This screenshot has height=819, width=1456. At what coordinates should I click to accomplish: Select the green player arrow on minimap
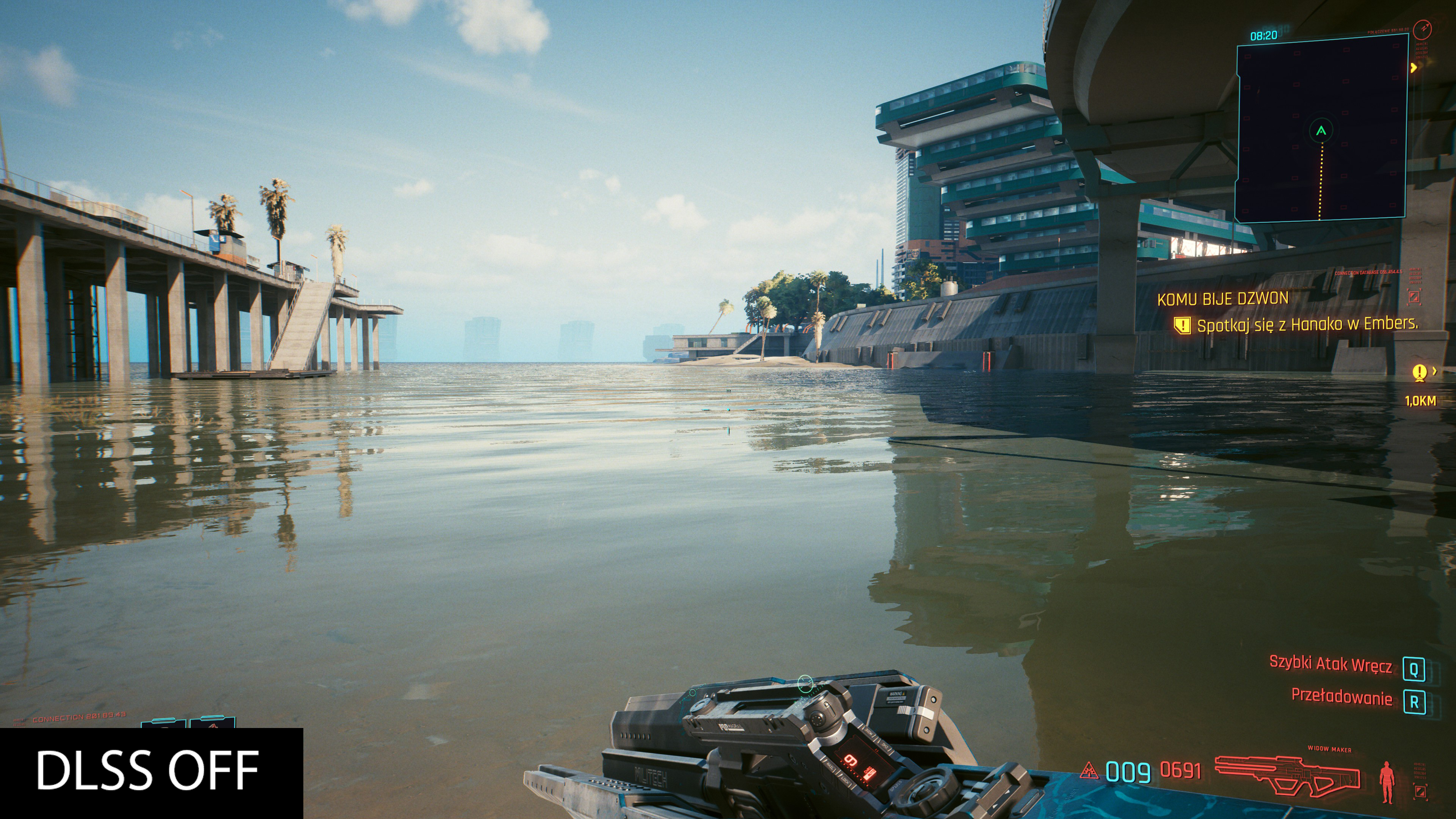[1321, 131]
